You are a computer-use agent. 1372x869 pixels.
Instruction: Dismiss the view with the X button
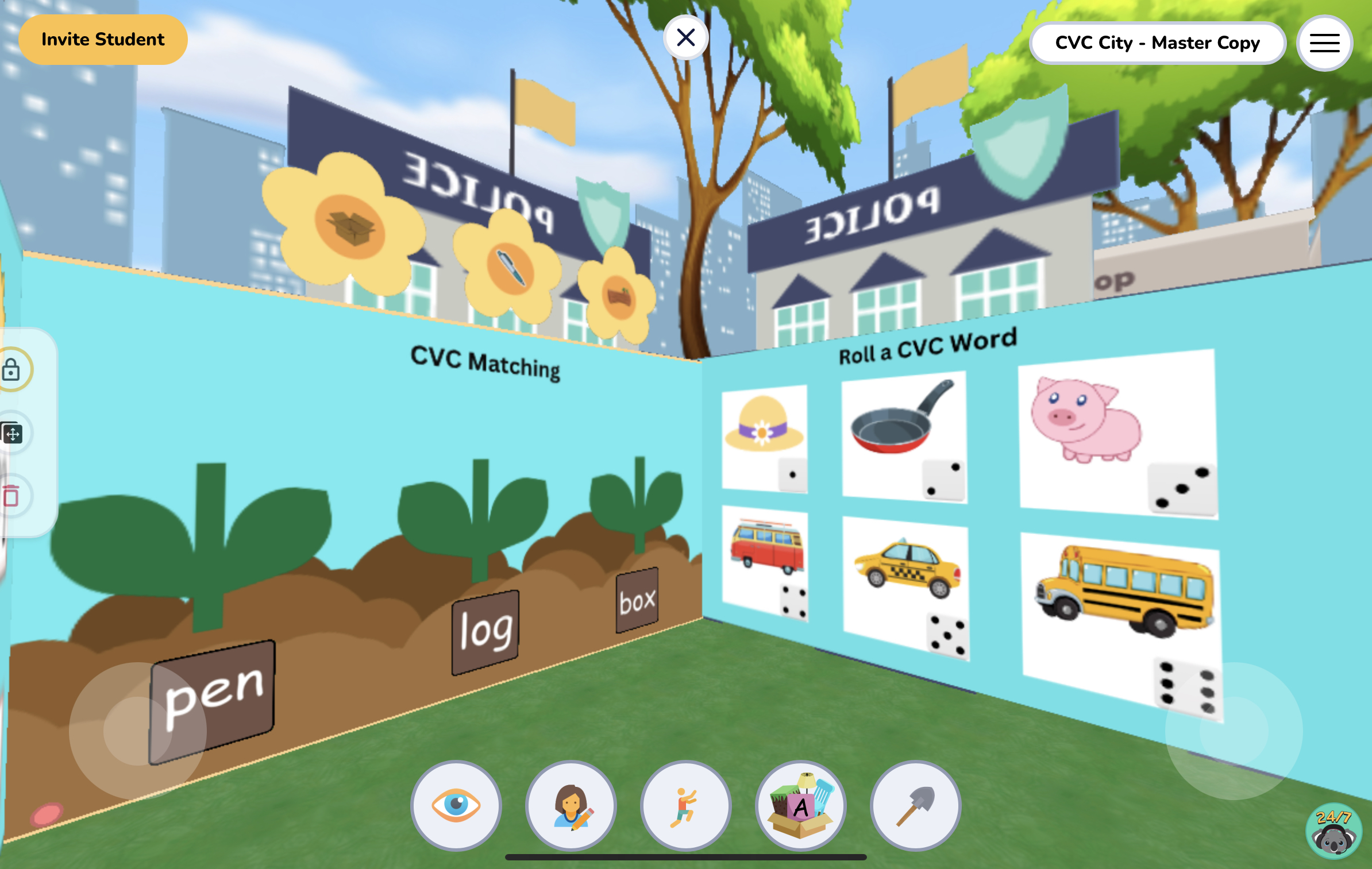click(x=686, y=37)
